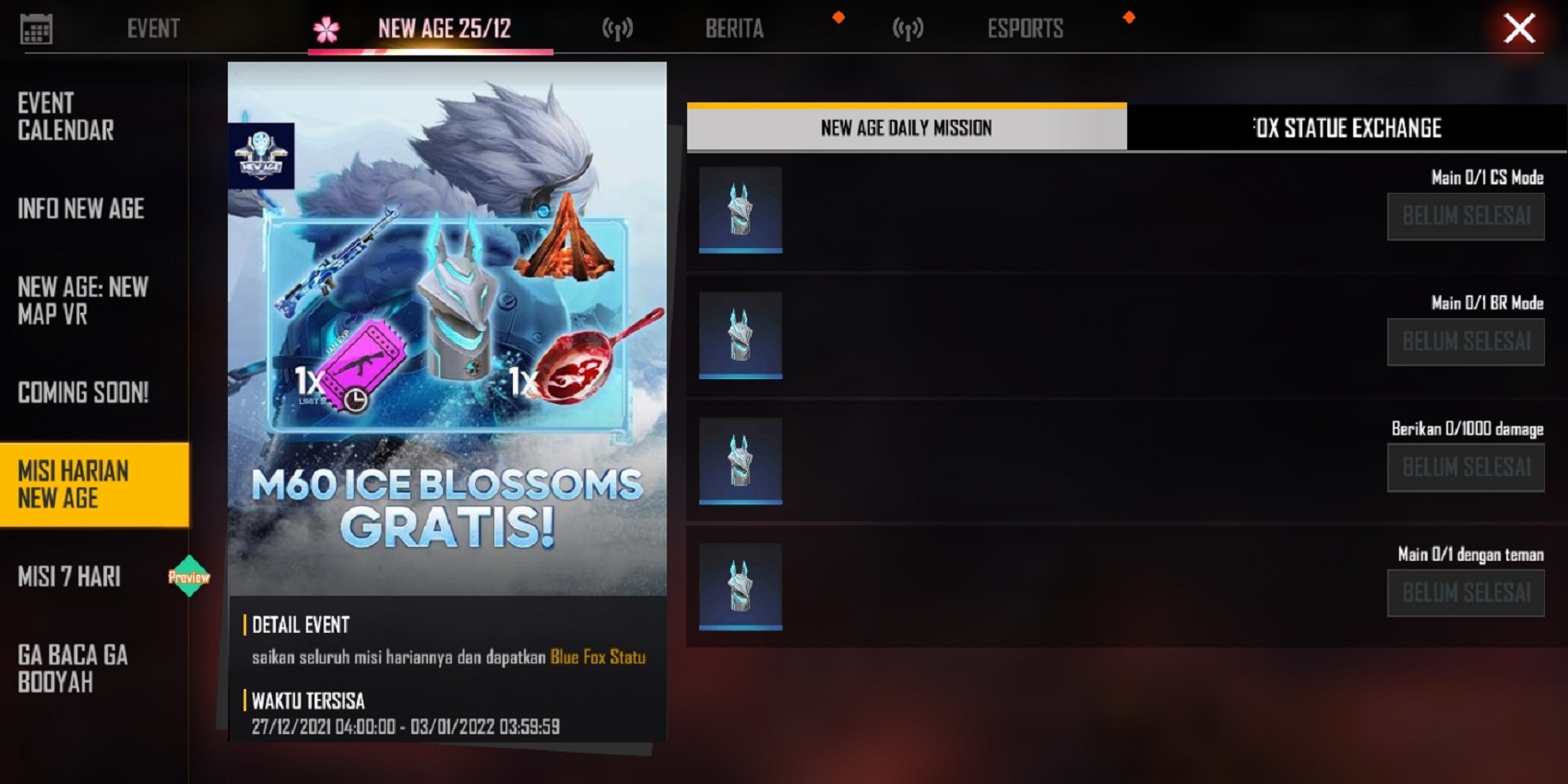Open the event calendar icon top left

pos(37,28)
